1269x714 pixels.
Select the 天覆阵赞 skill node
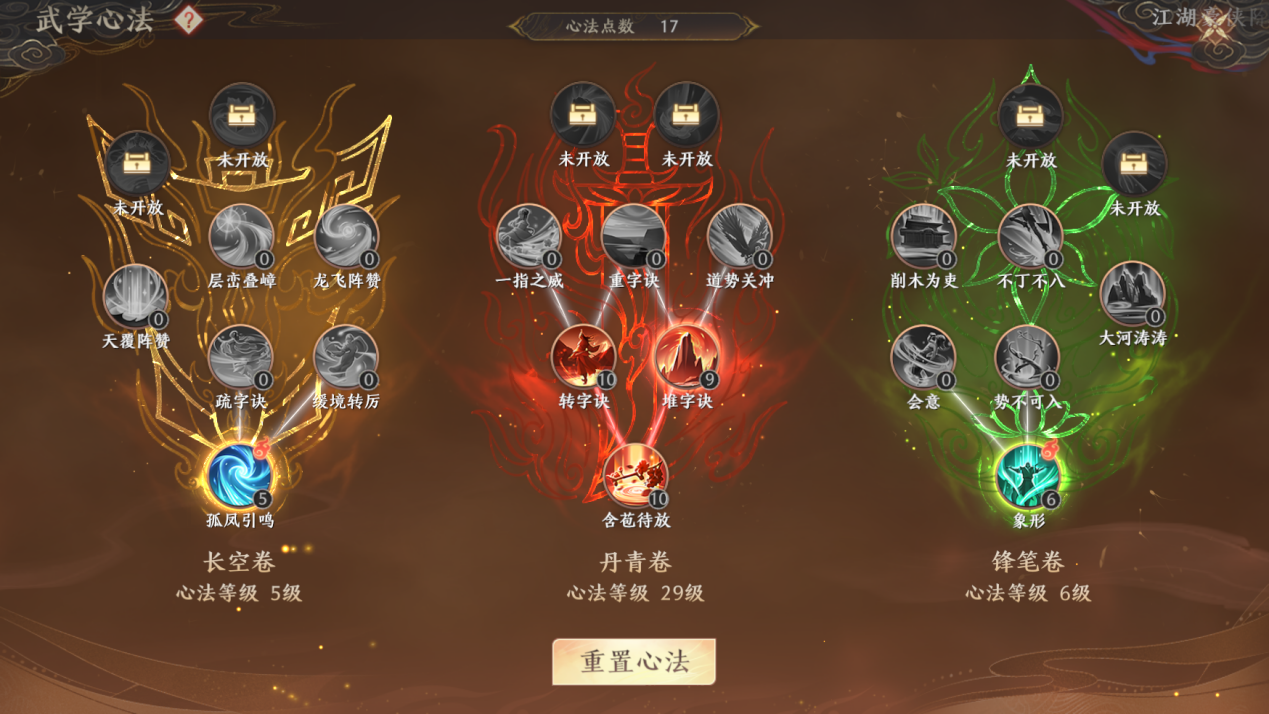pyautogui.click(x=135, y=297)
